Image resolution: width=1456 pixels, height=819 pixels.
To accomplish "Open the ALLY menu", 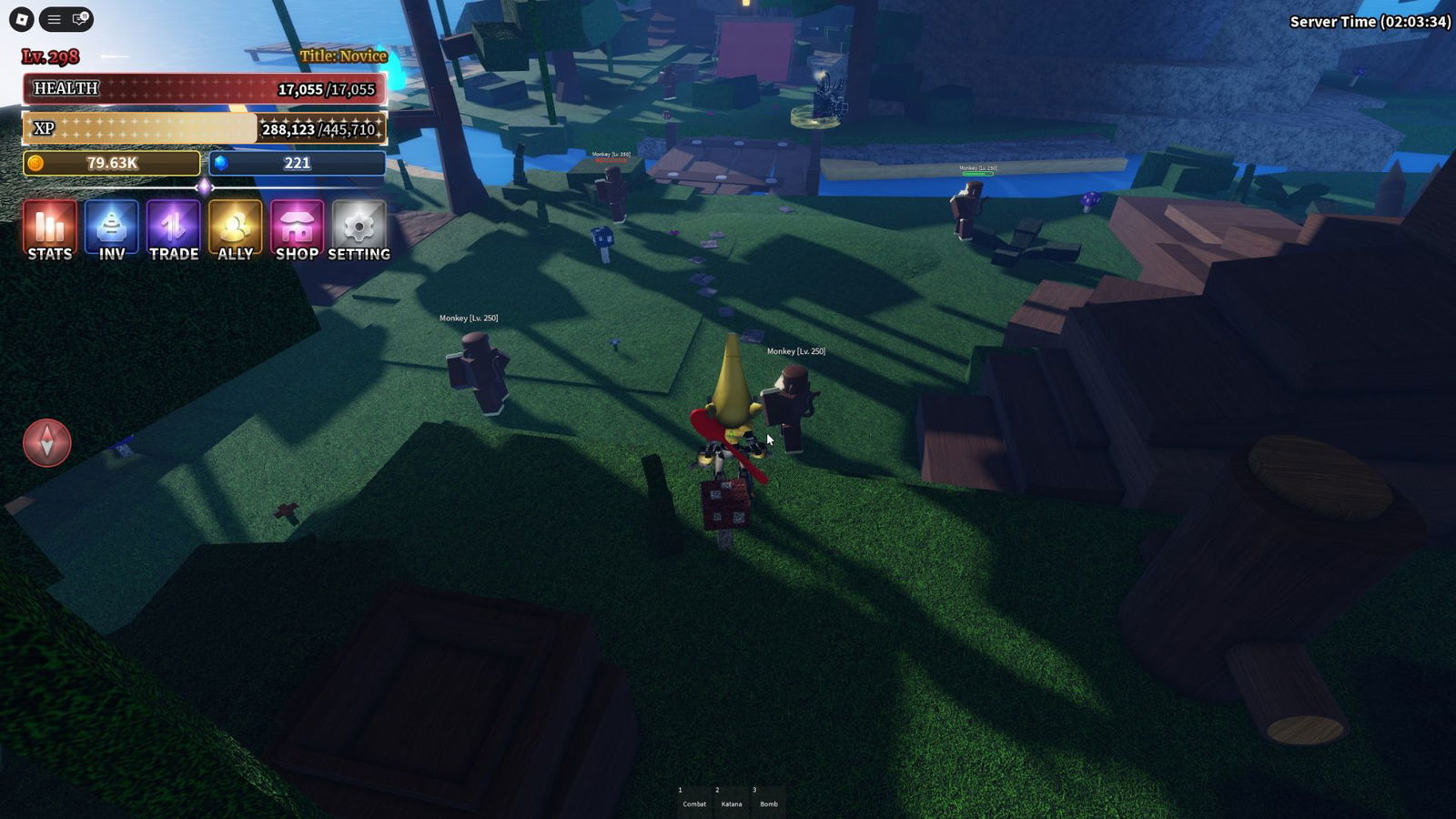I will pos(235,231).
